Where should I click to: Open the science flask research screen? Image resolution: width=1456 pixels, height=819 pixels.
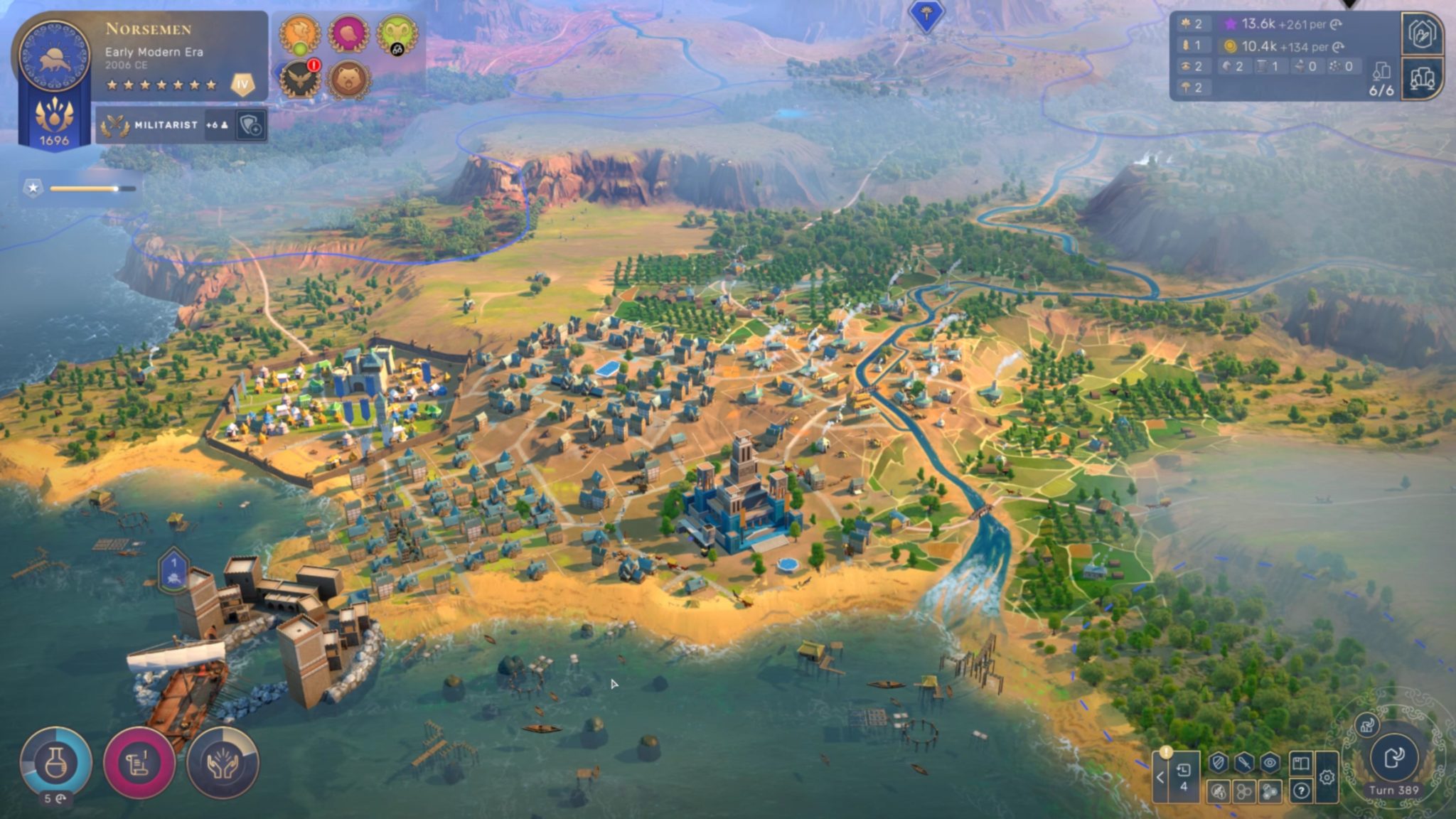pyautogui.click(x=55, y=761)
